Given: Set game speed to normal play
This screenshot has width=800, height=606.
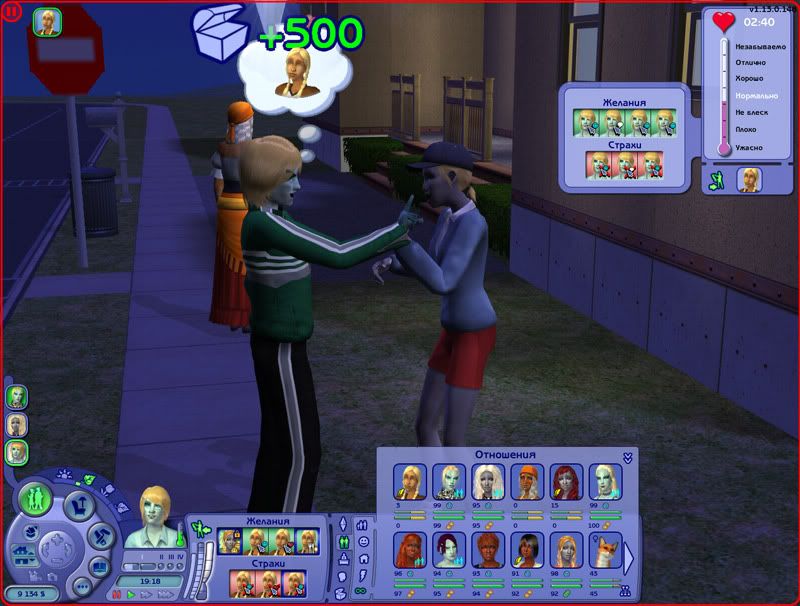Looking at the screenshot, I should coord(132,594).
